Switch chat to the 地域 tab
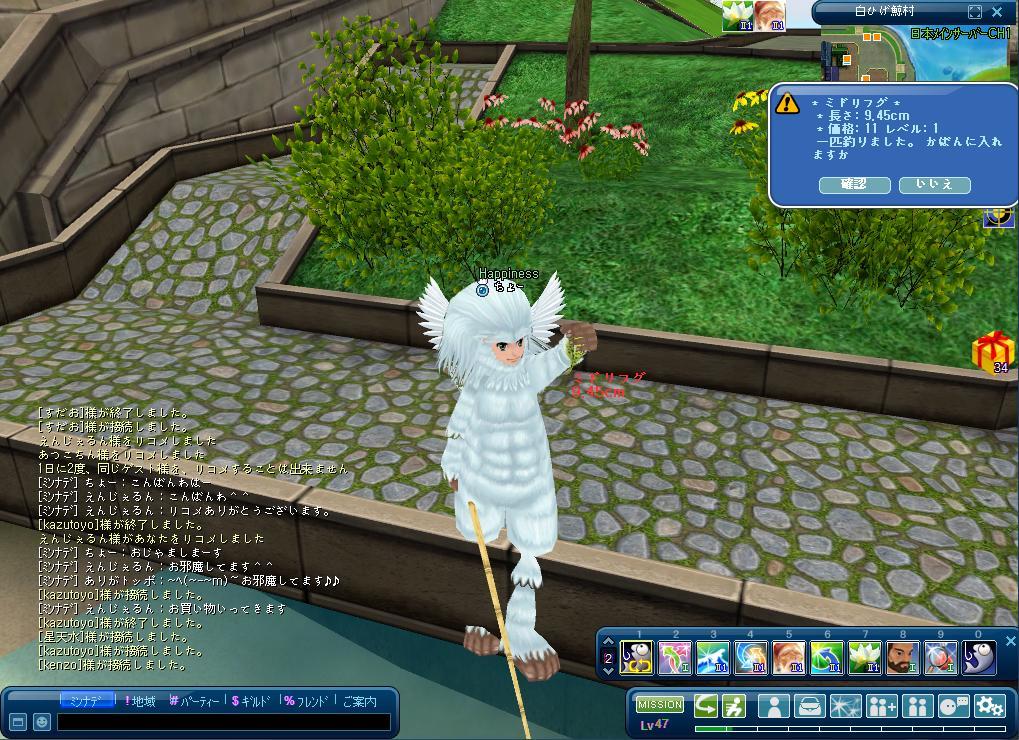1019x740 pixels. click(x=140, y=701)
